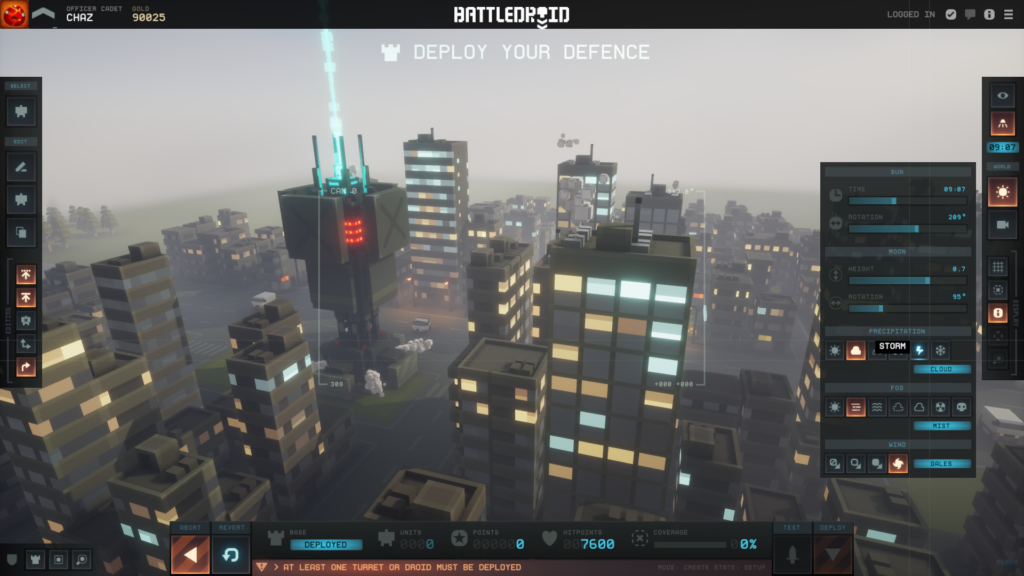Select the pencil edit tool
Viewport: 1024px width, 576px height.
point(21,166)
